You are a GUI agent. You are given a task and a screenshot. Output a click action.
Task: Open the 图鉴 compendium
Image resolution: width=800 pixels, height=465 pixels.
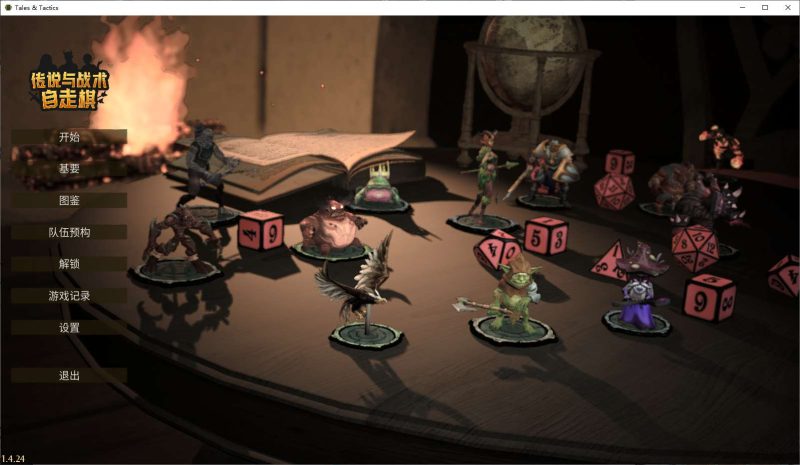[x=69, y=200]
